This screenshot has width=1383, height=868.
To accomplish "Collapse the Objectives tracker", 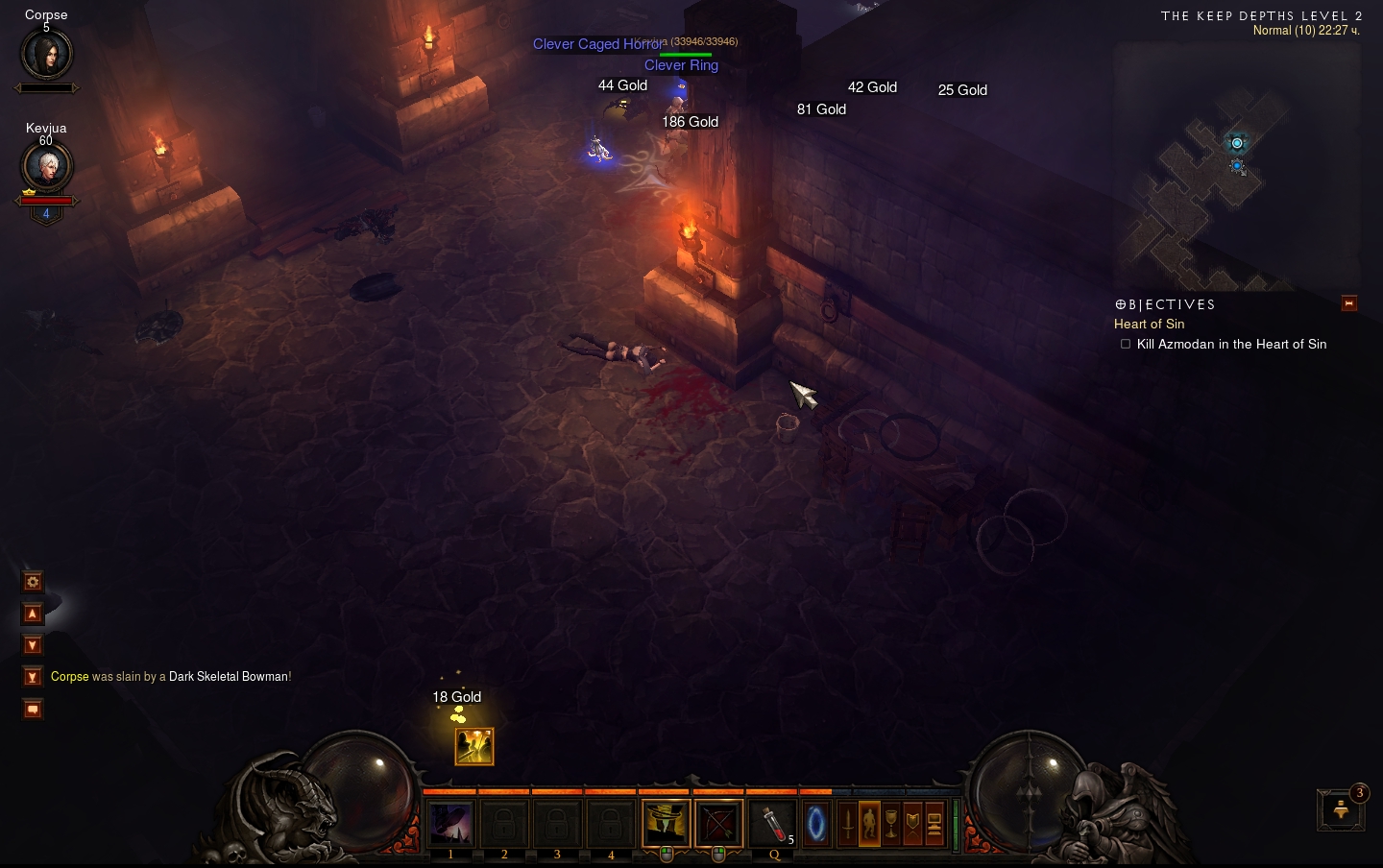I will pos(1349,303).
